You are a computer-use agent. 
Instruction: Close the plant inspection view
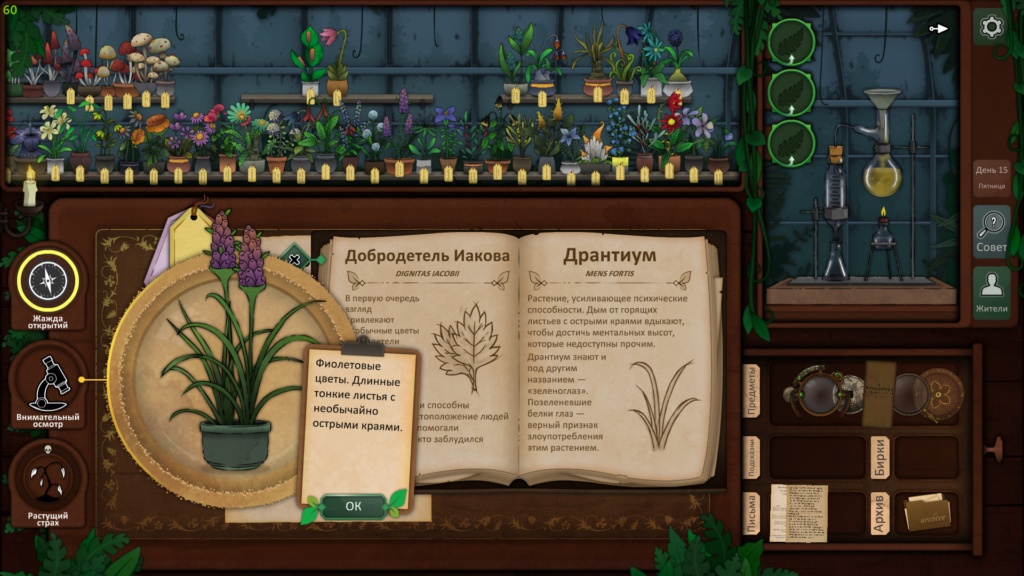(x=294, y=259)
